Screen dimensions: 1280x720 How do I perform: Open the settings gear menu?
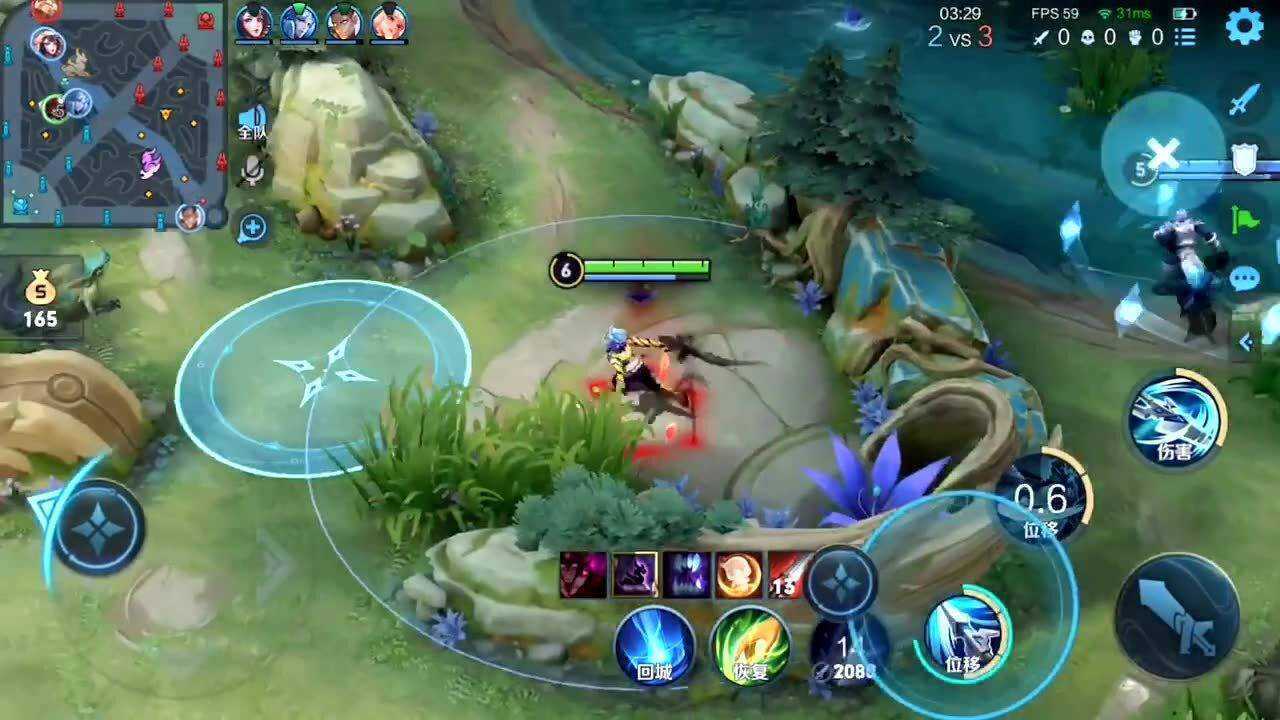tap(1244, 25)
